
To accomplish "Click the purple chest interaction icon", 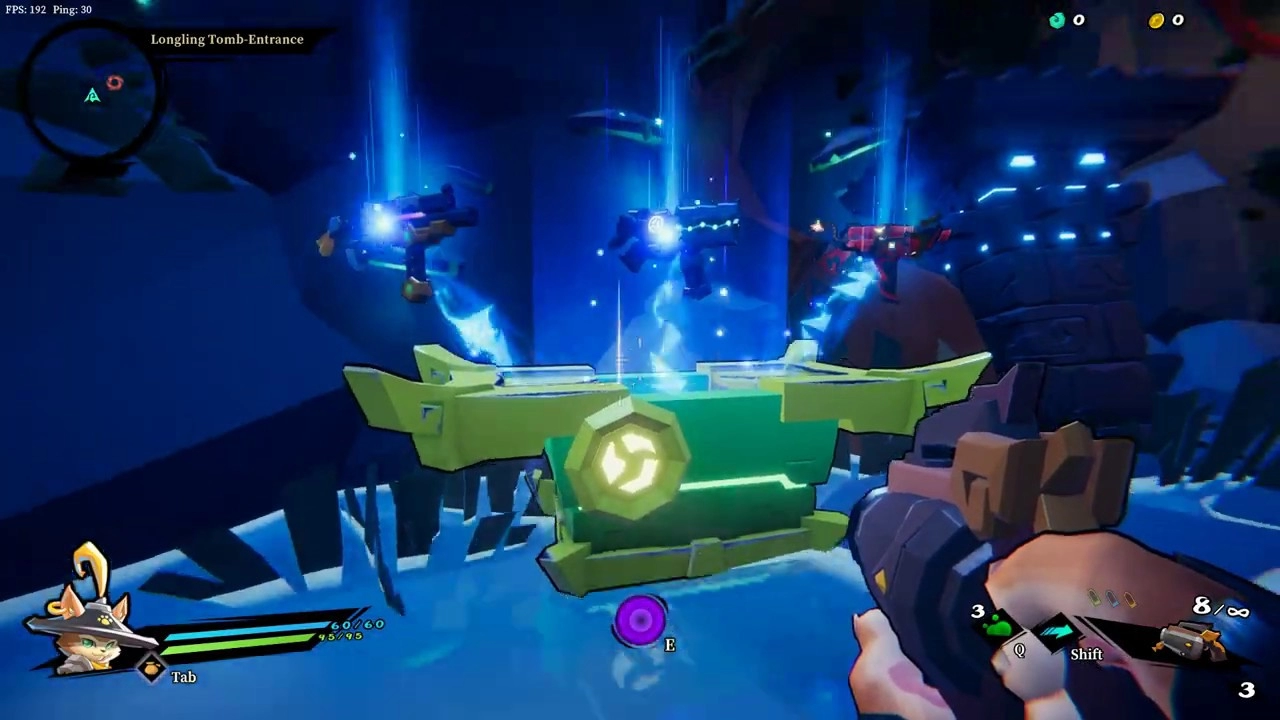I will (x=640, y=621).
